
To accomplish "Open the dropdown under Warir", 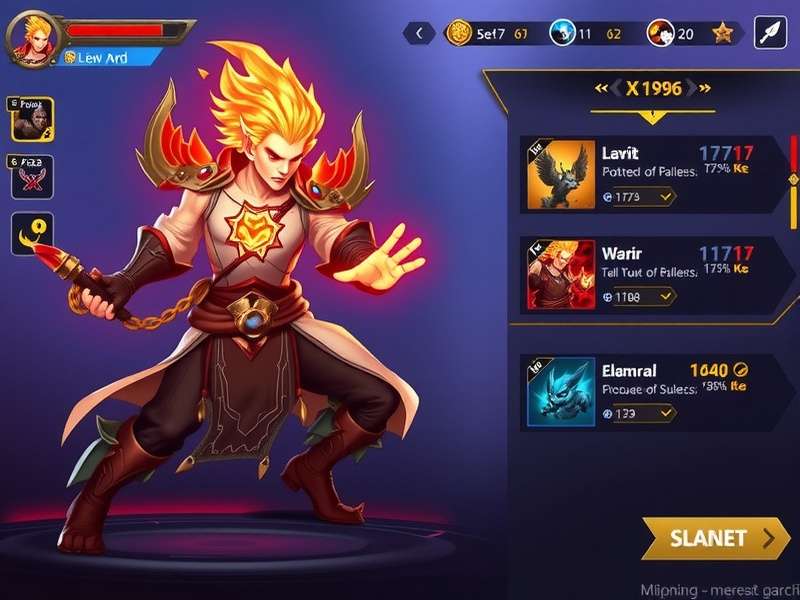I will point(639,296).
